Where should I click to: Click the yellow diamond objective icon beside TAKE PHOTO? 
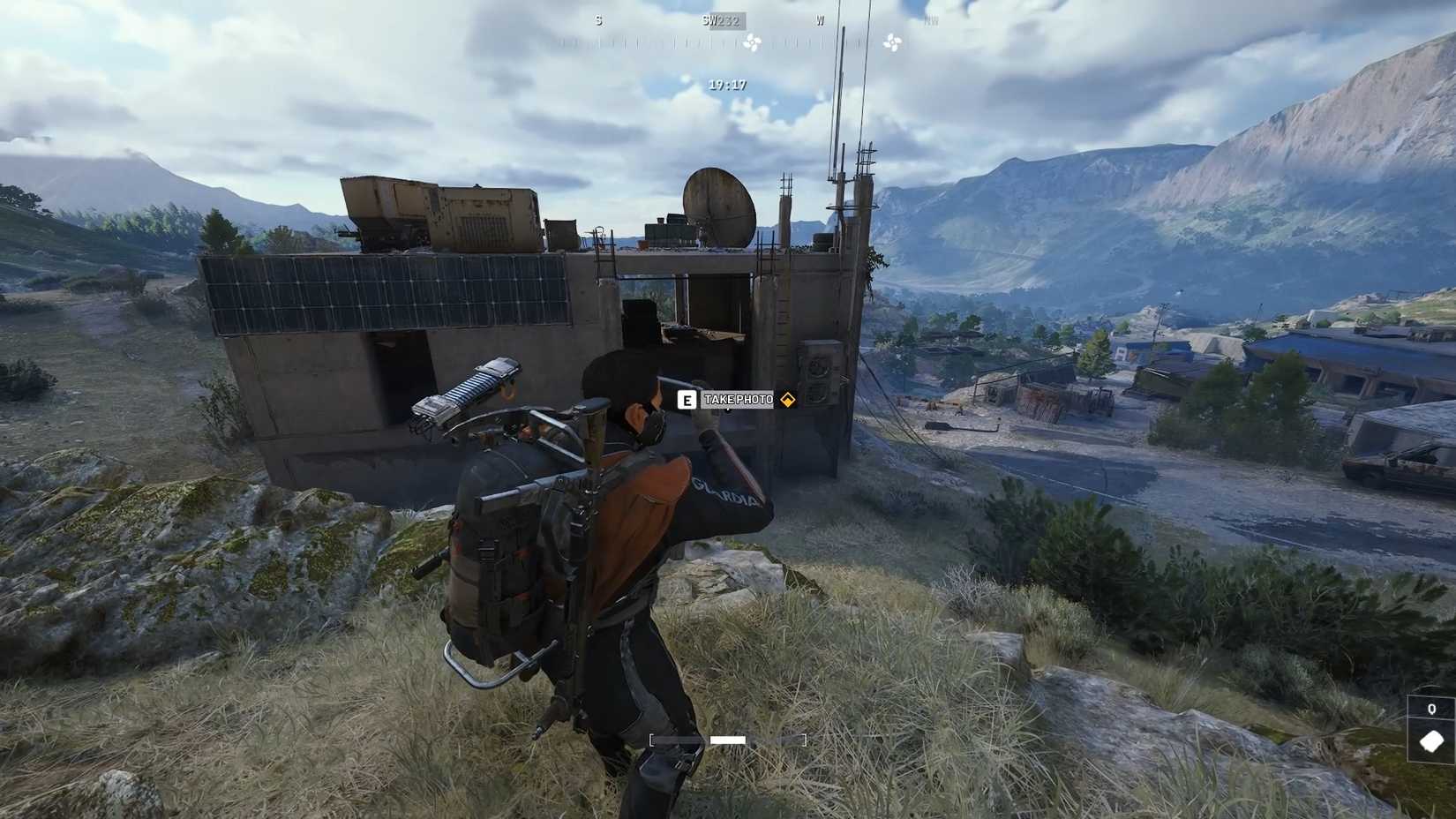click(x=789, y=399)
